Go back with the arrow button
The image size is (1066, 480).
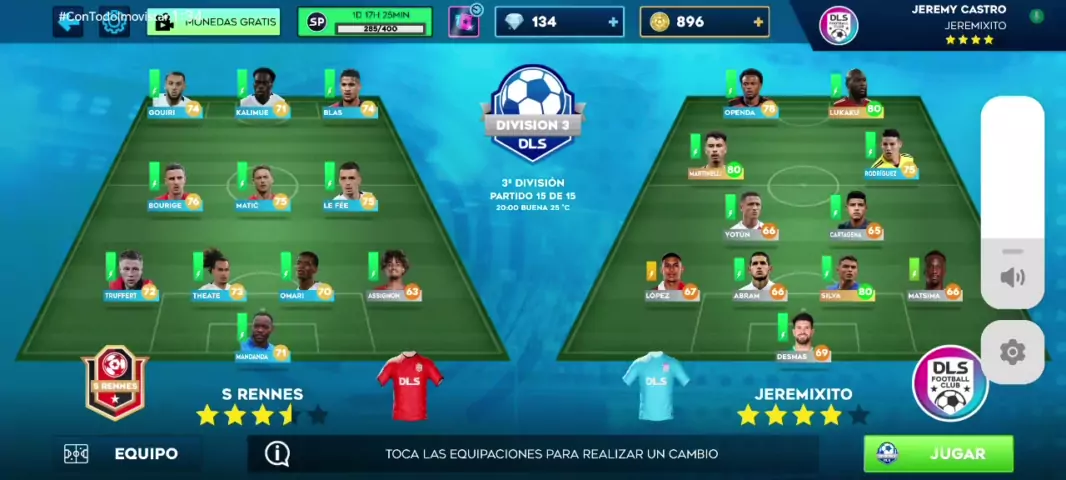(x=68, y=22)
